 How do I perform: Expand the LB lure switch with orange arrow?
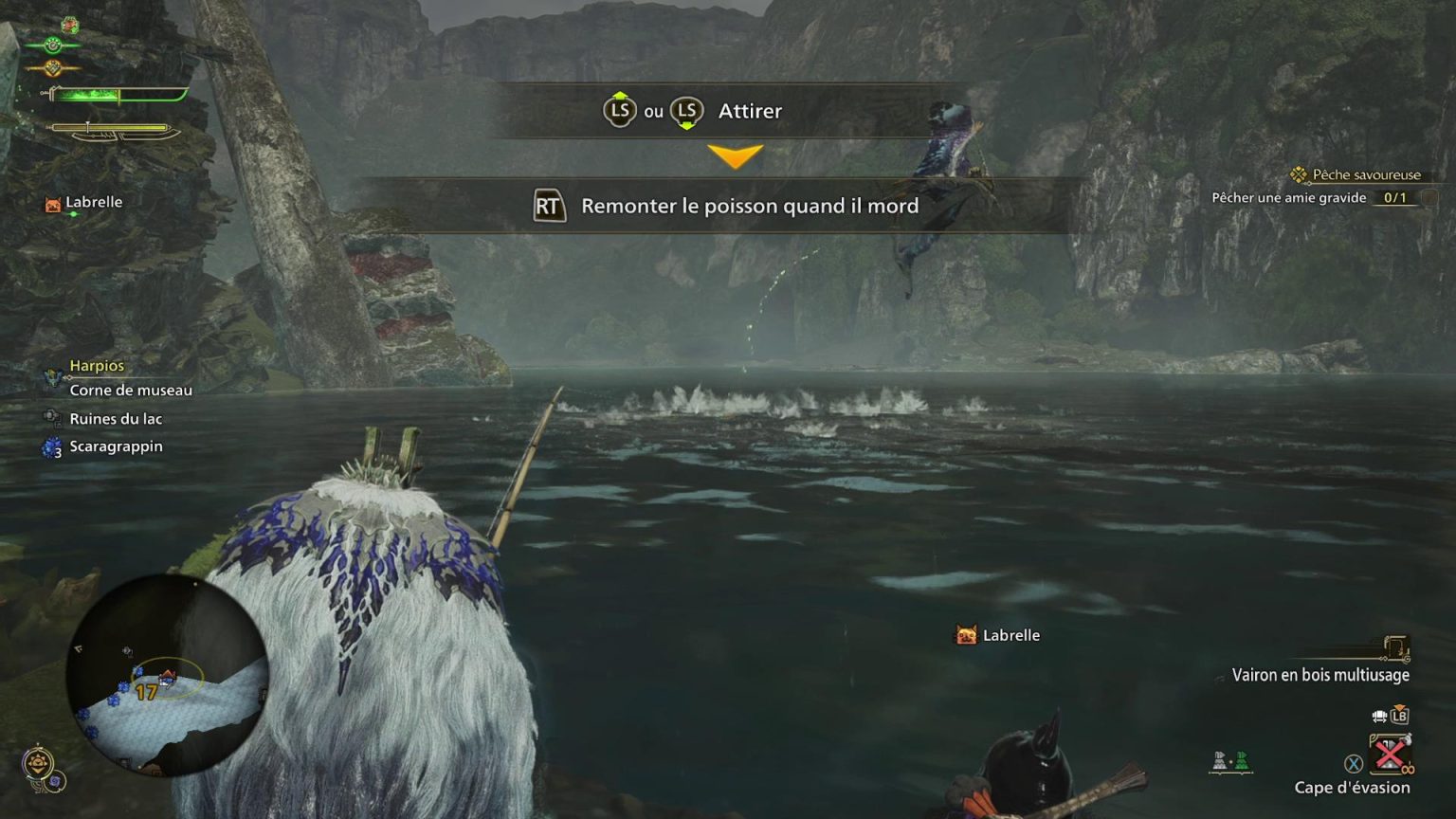1399,716
